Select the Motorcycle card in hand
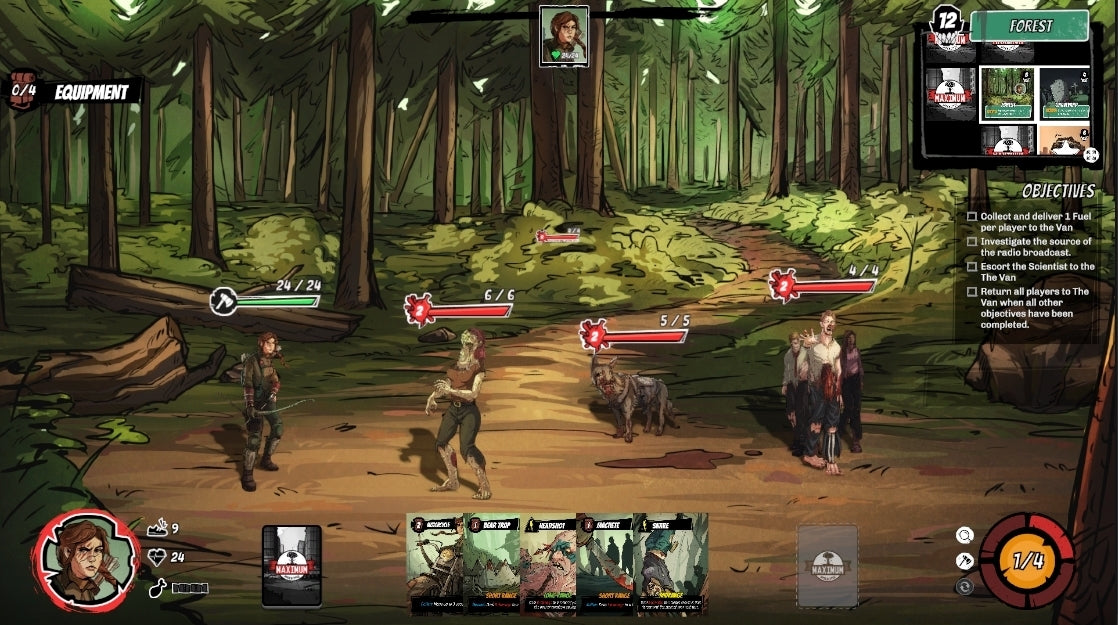Image resolution: width=1118 pixels, height=625 pixels. (434, 563)
